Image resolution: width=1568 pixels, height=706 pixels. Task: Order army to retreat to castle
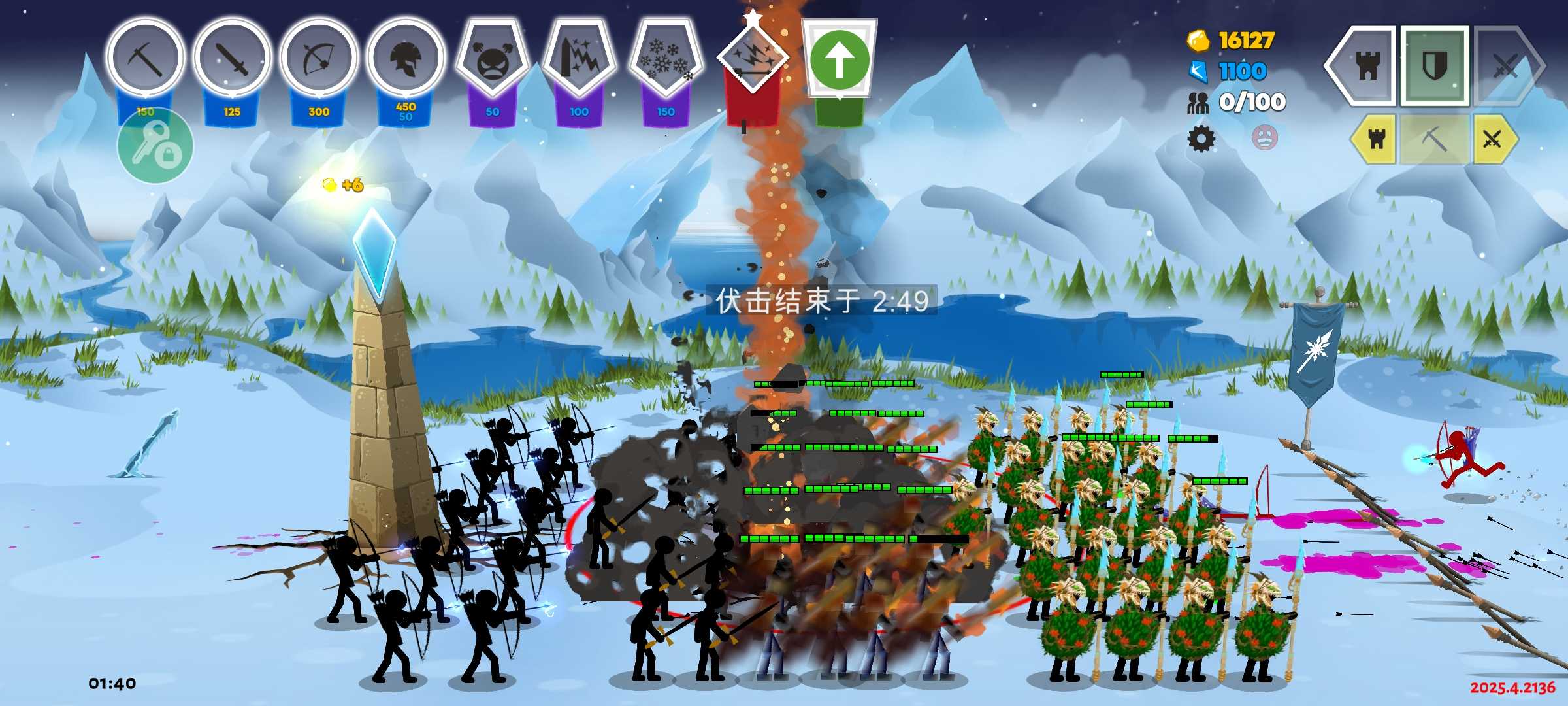click(x=1365, y=65)
